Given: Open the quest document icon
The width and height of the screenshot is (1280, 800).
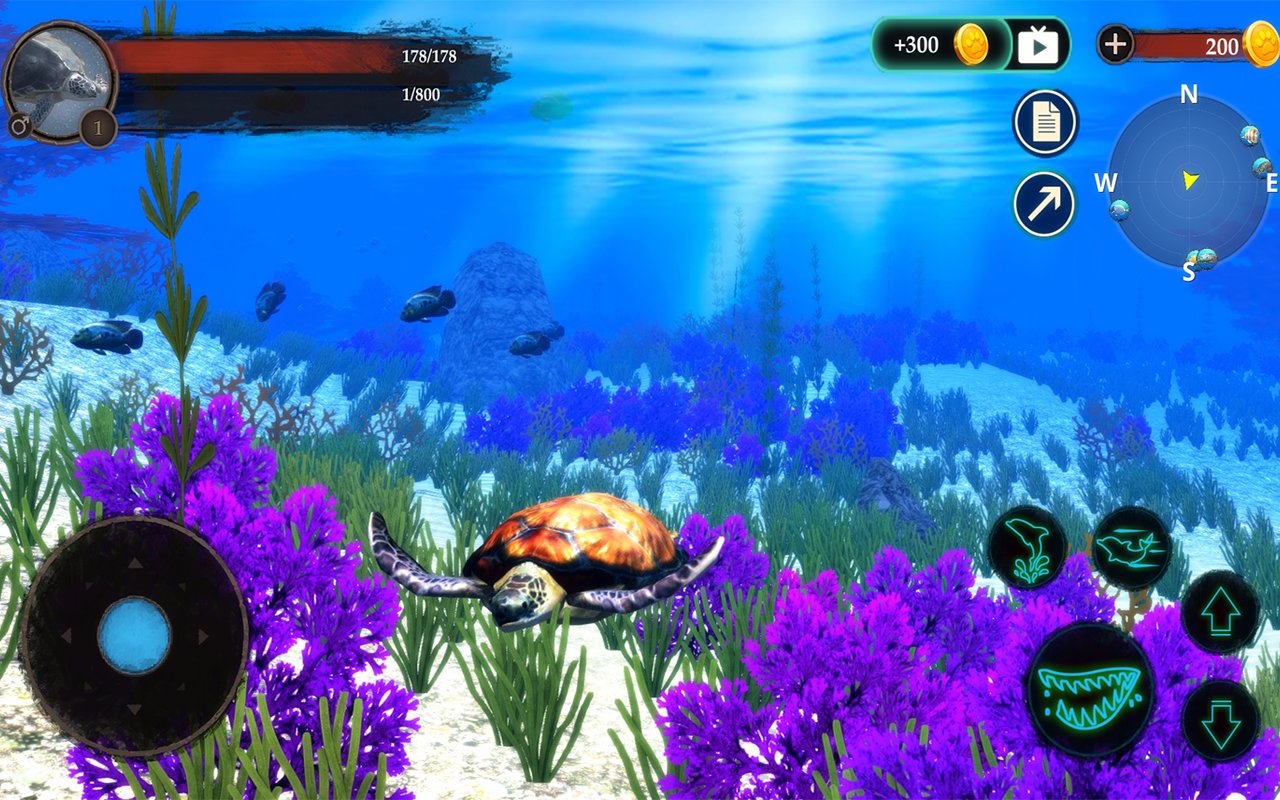Looking at the screenshot, I should click(x=1045, y=123).
